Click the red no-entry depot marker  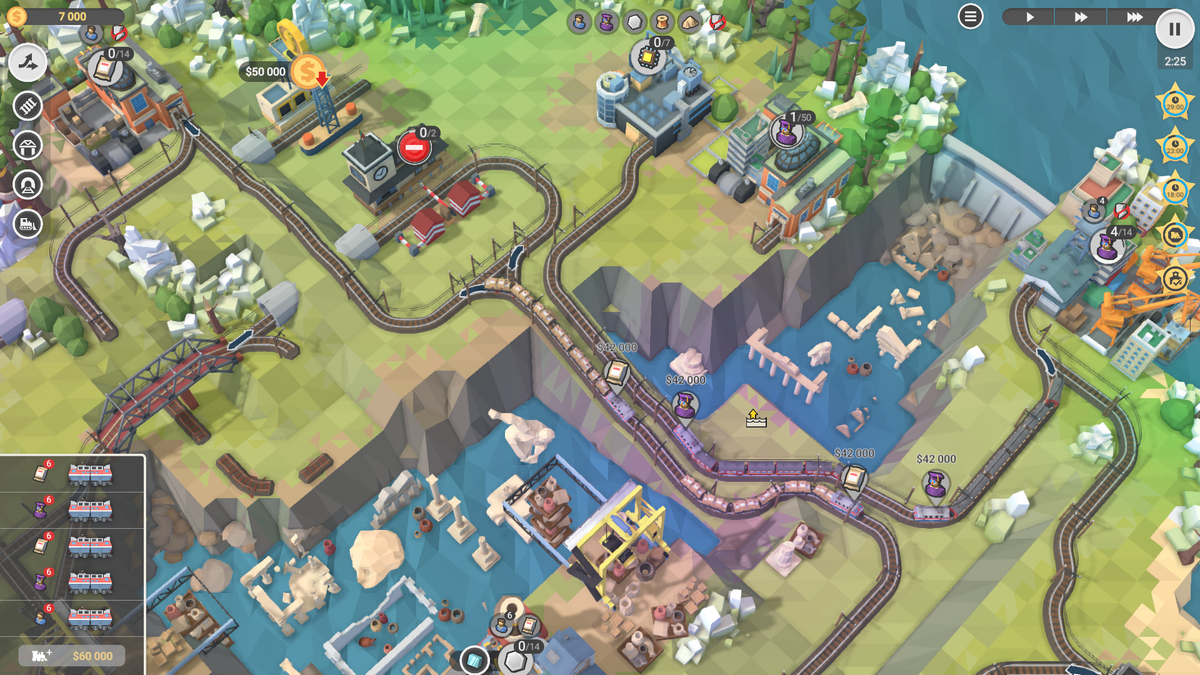click(413, 148)
